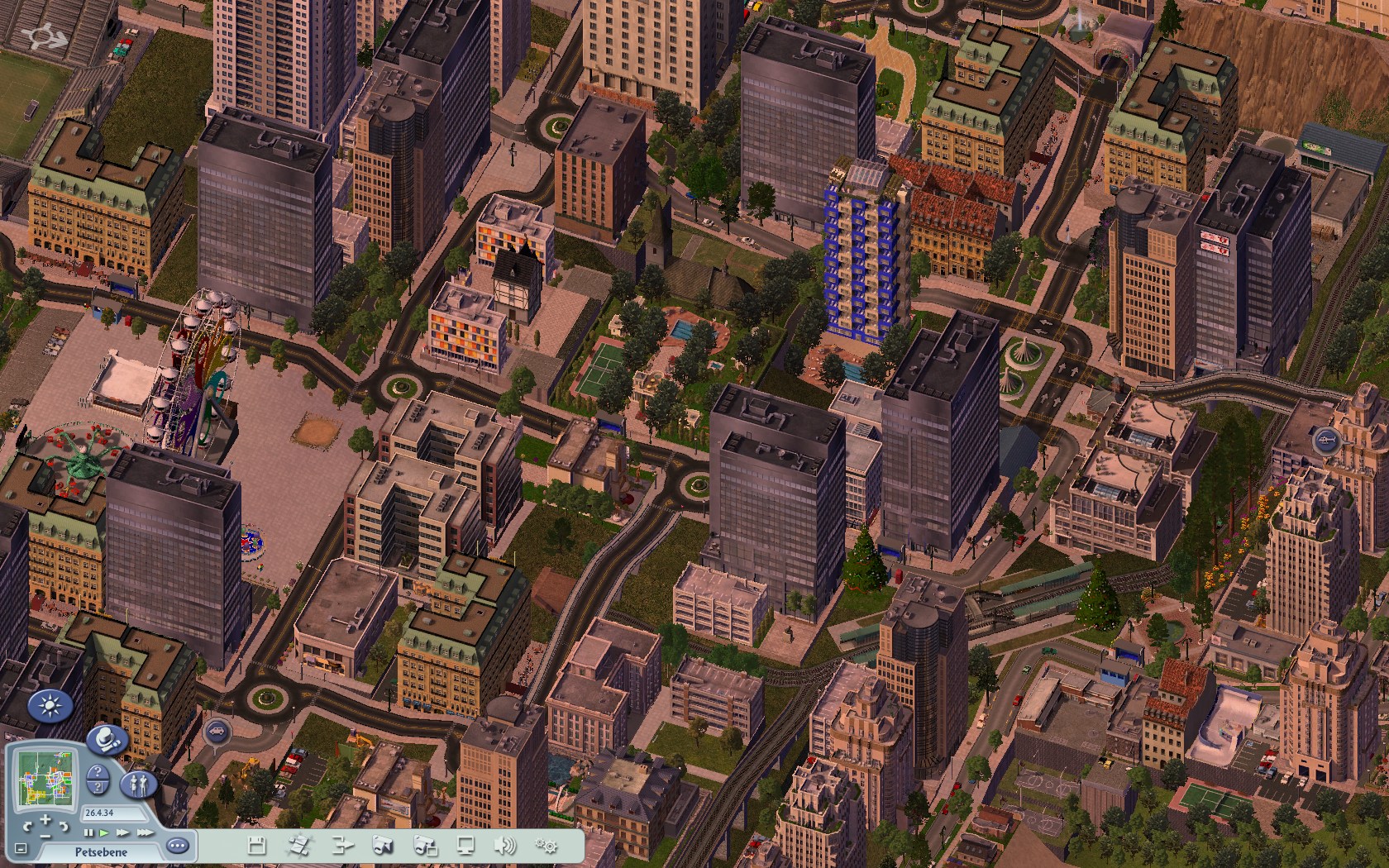Rotate view with the right curved arrow
Image resolution: width=1389 pixels, height=868 pixels.
pos(64,826)
